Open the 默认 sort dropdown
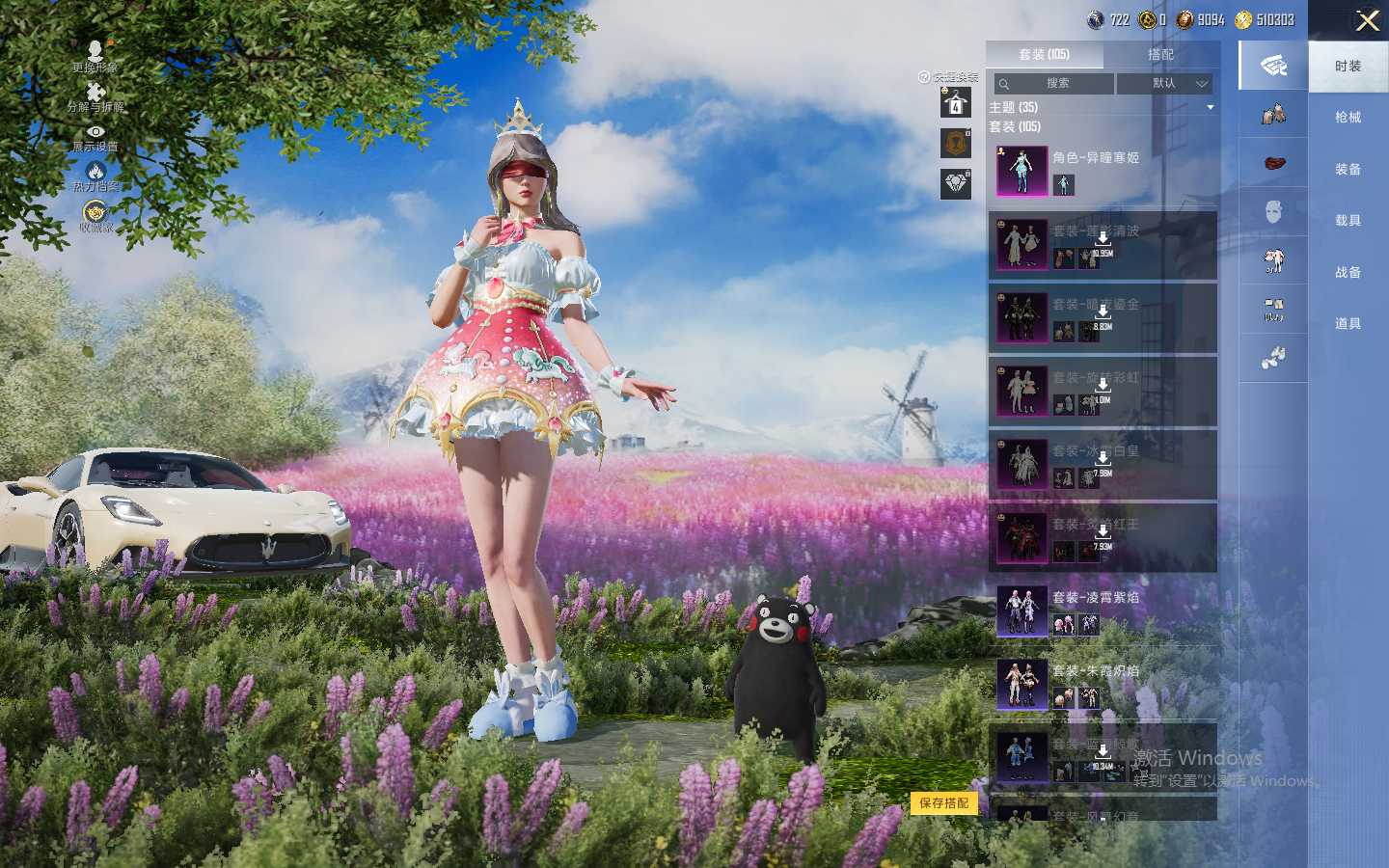Image resolution: width=1389 pixels, height=868 pixels. pyautogui.click(x=1164, y=84)
